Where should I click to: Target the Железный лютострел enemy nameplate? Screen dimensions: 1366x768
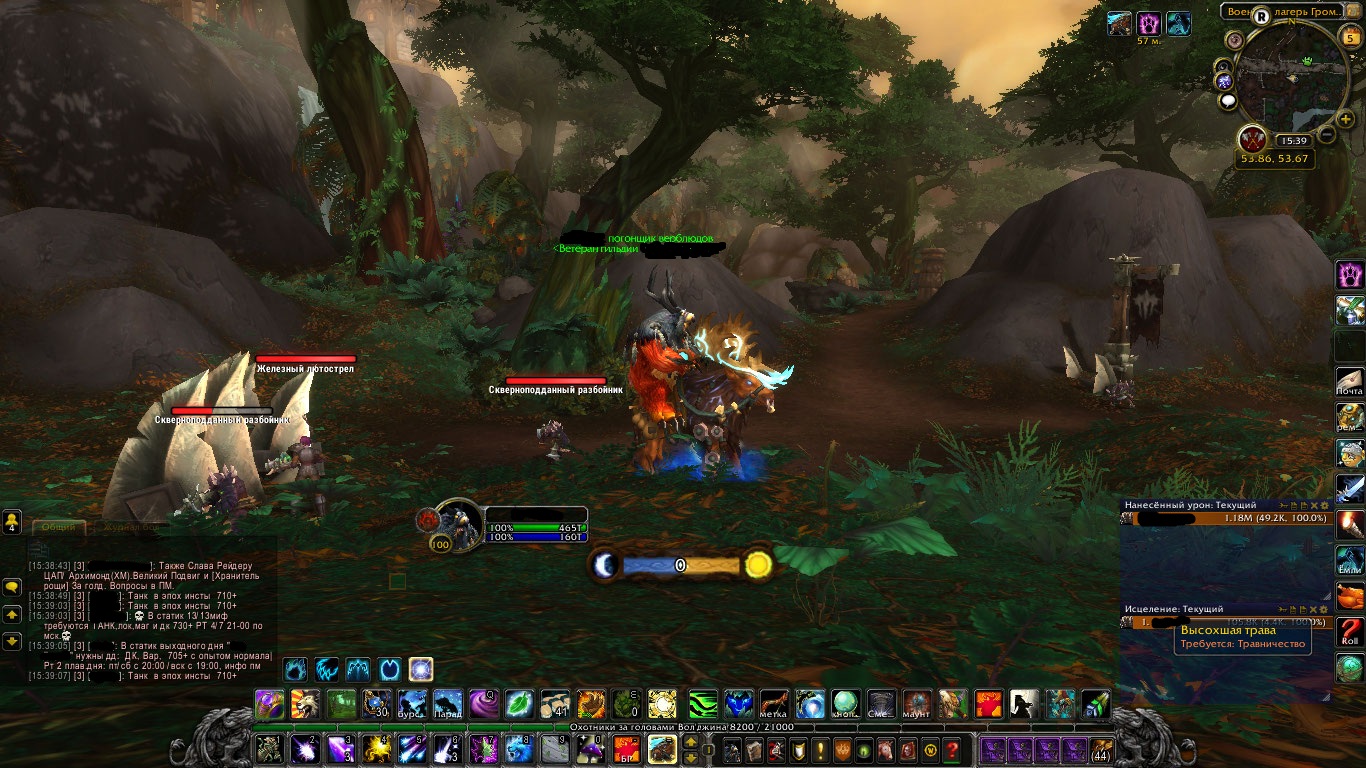[x=305, y=359]
